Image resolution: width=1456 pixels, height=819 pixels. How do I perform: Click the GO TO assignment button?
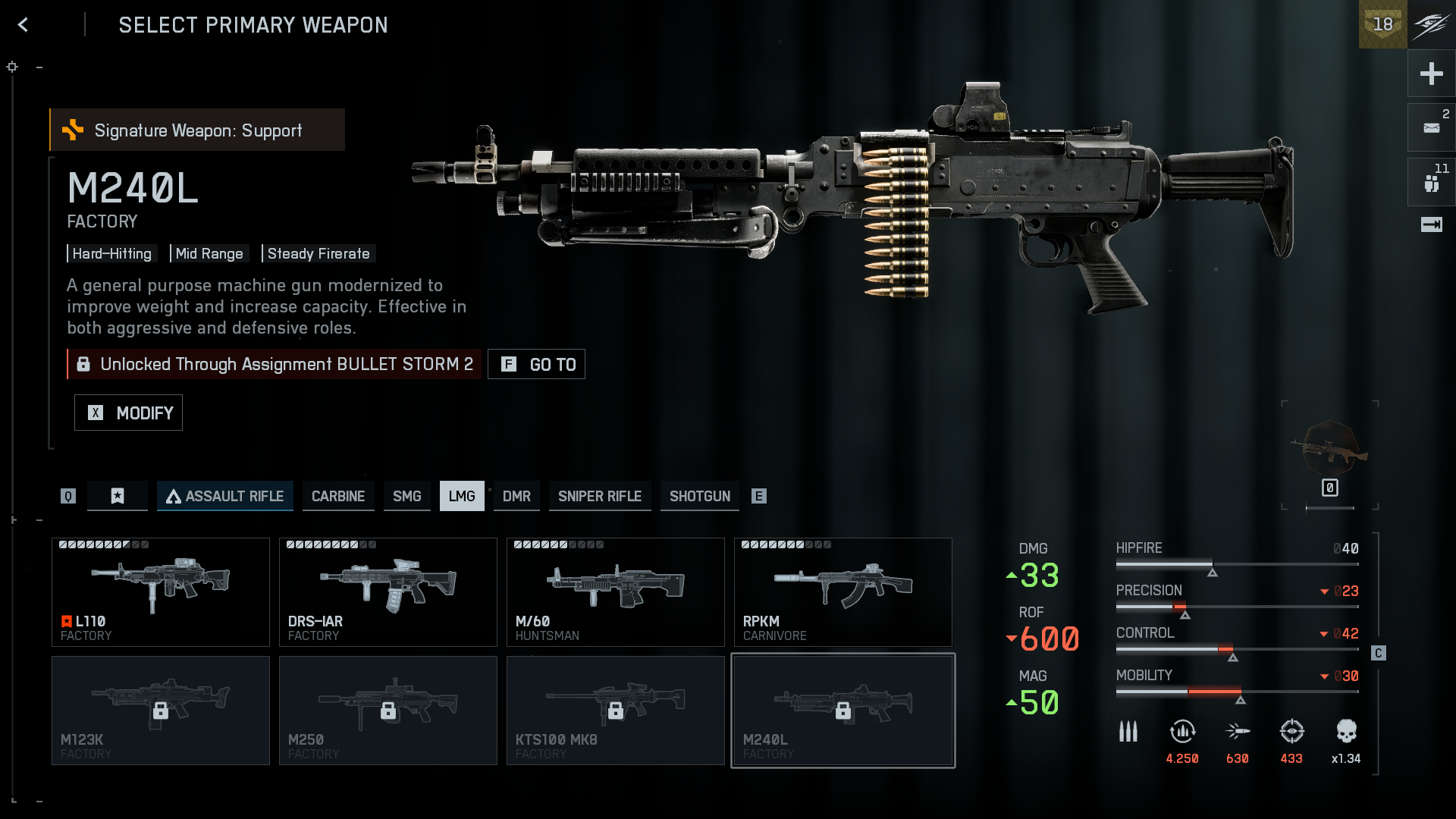pos(536,364)
